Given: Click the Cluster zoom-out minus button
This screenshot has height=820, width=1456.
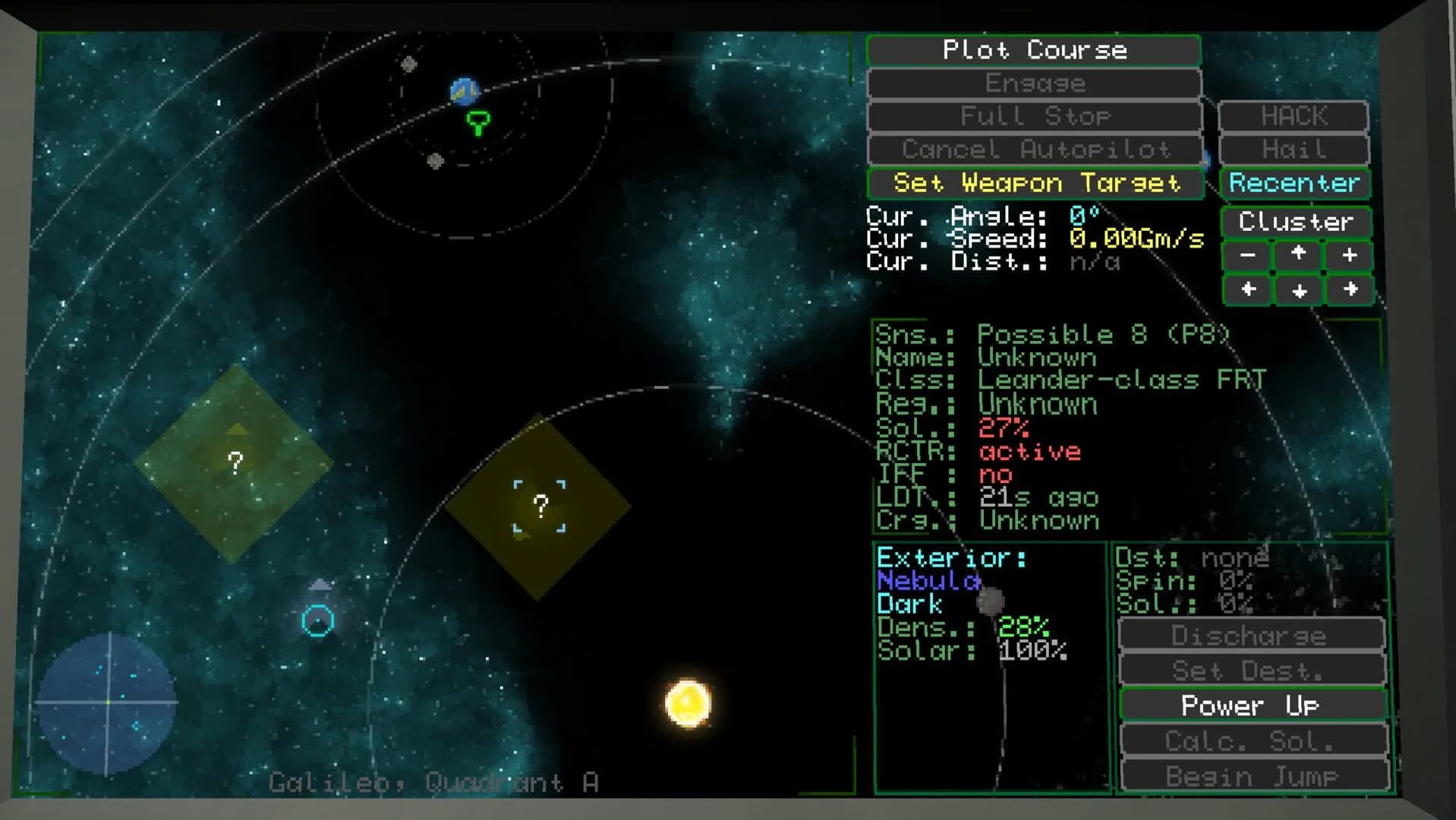Looking at the screenshot, I should tap(1247, 256).
